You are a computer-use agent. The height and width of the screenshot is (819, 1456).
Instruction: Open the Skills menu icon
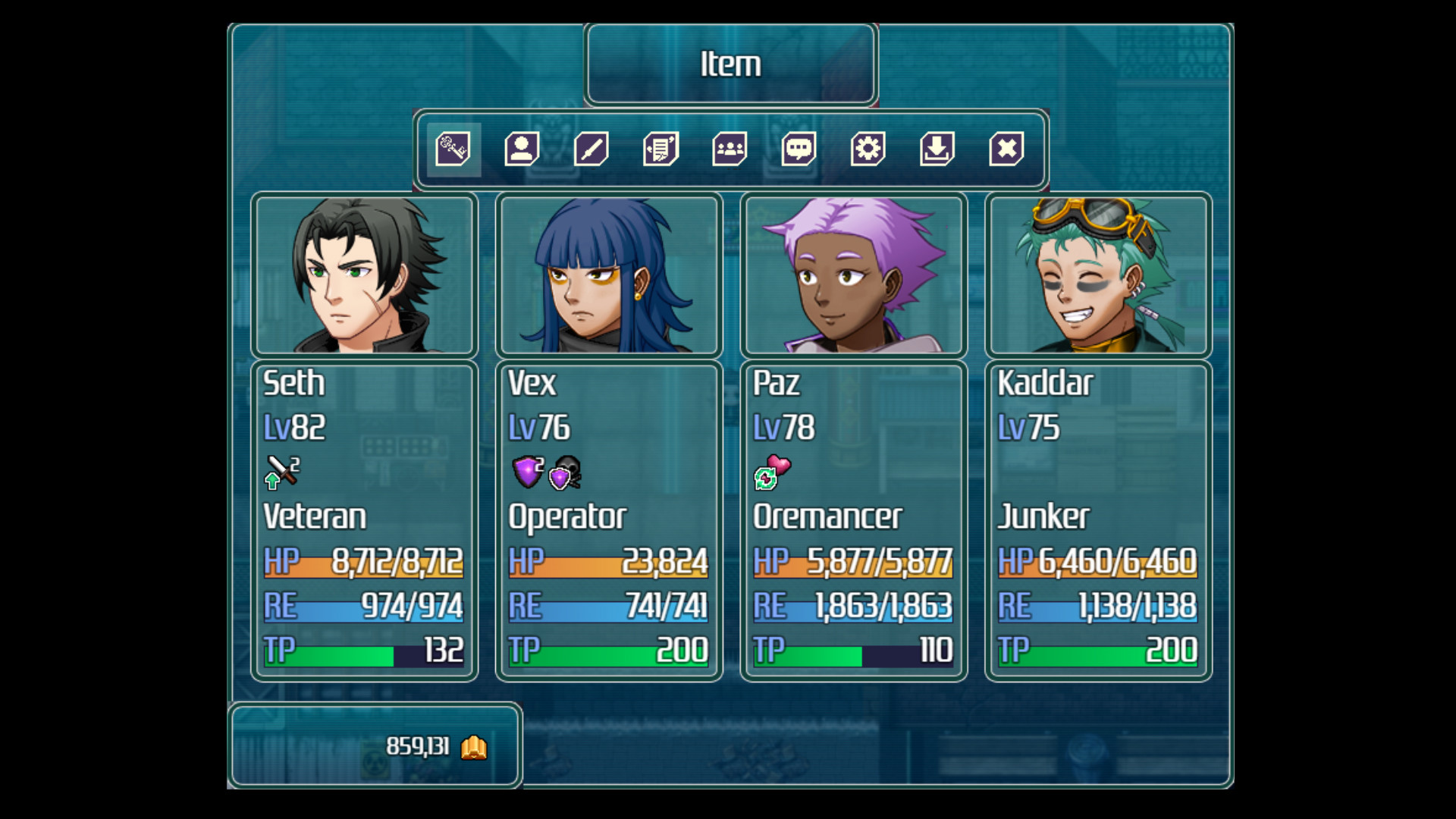(591, 150)
